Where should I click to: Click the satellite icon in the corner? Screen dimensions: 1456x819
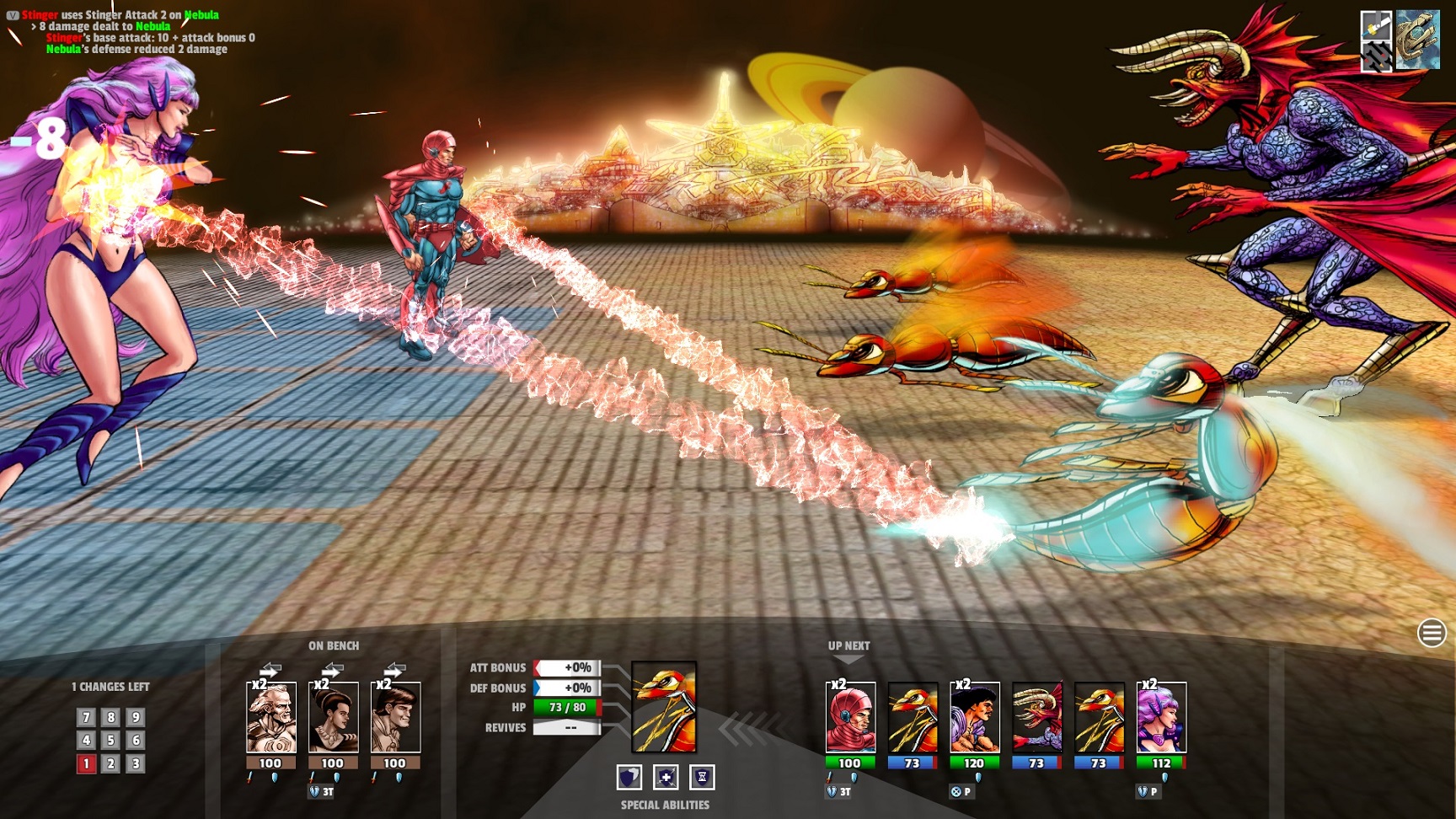(1376, 24)
